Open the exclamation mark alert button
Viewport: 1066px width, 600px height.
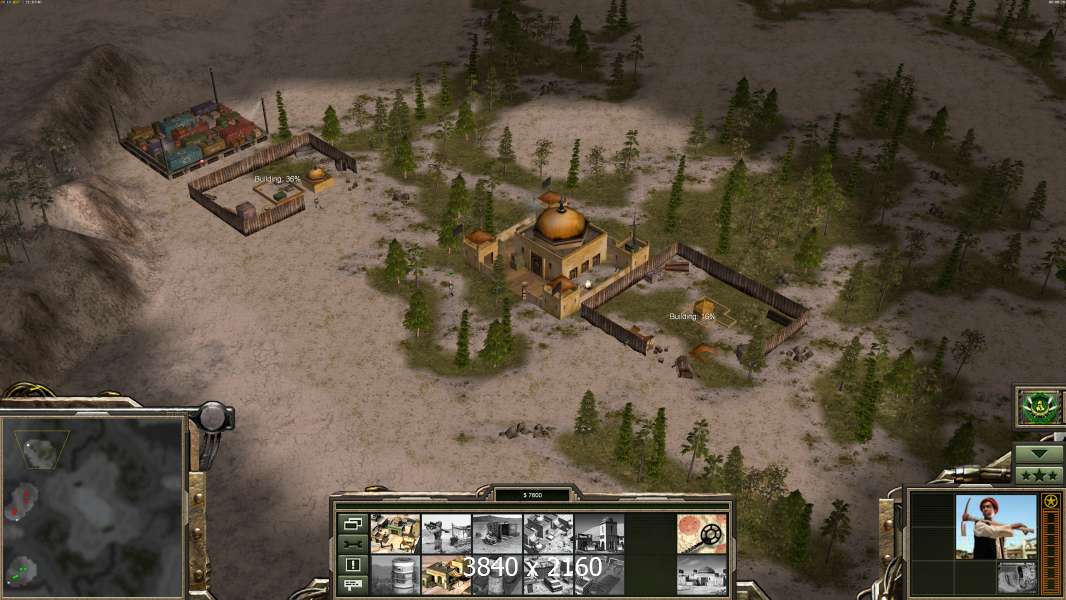pyautogui.click(x=352, y=565)
